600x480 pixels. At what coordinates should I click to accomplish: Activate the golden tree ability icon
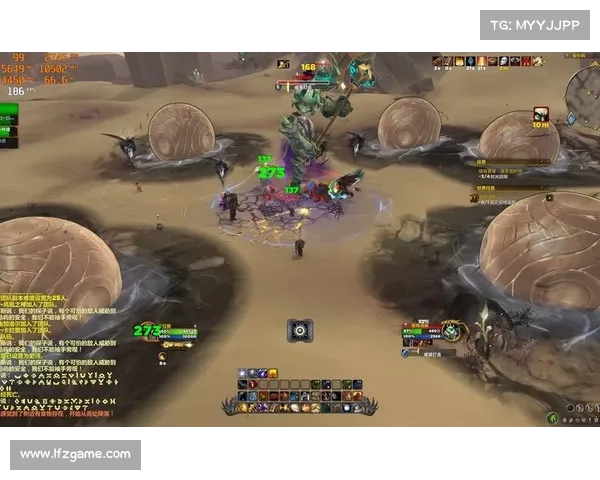pos(272,373)
